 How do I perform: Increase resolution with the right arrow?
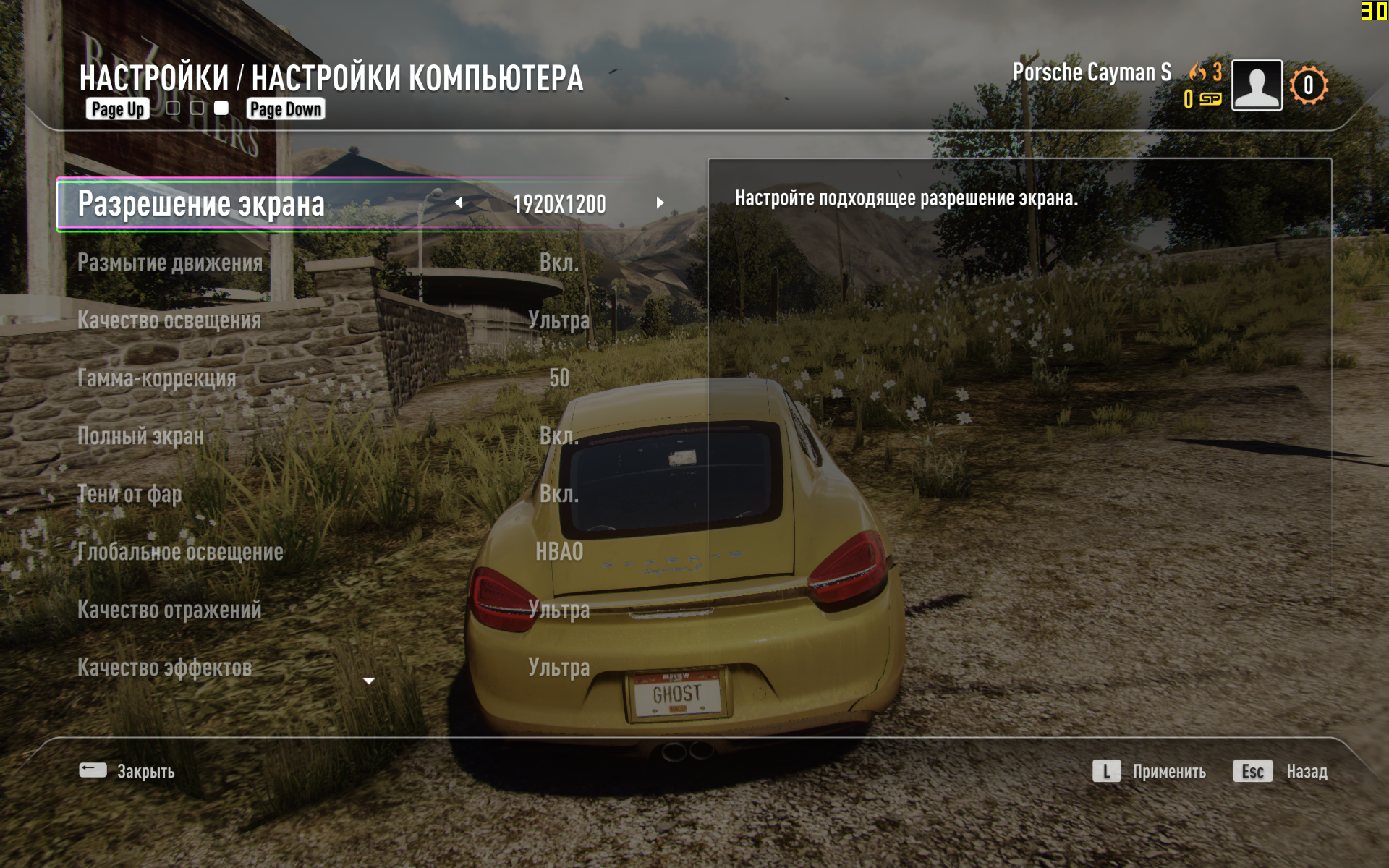(660, 203)
